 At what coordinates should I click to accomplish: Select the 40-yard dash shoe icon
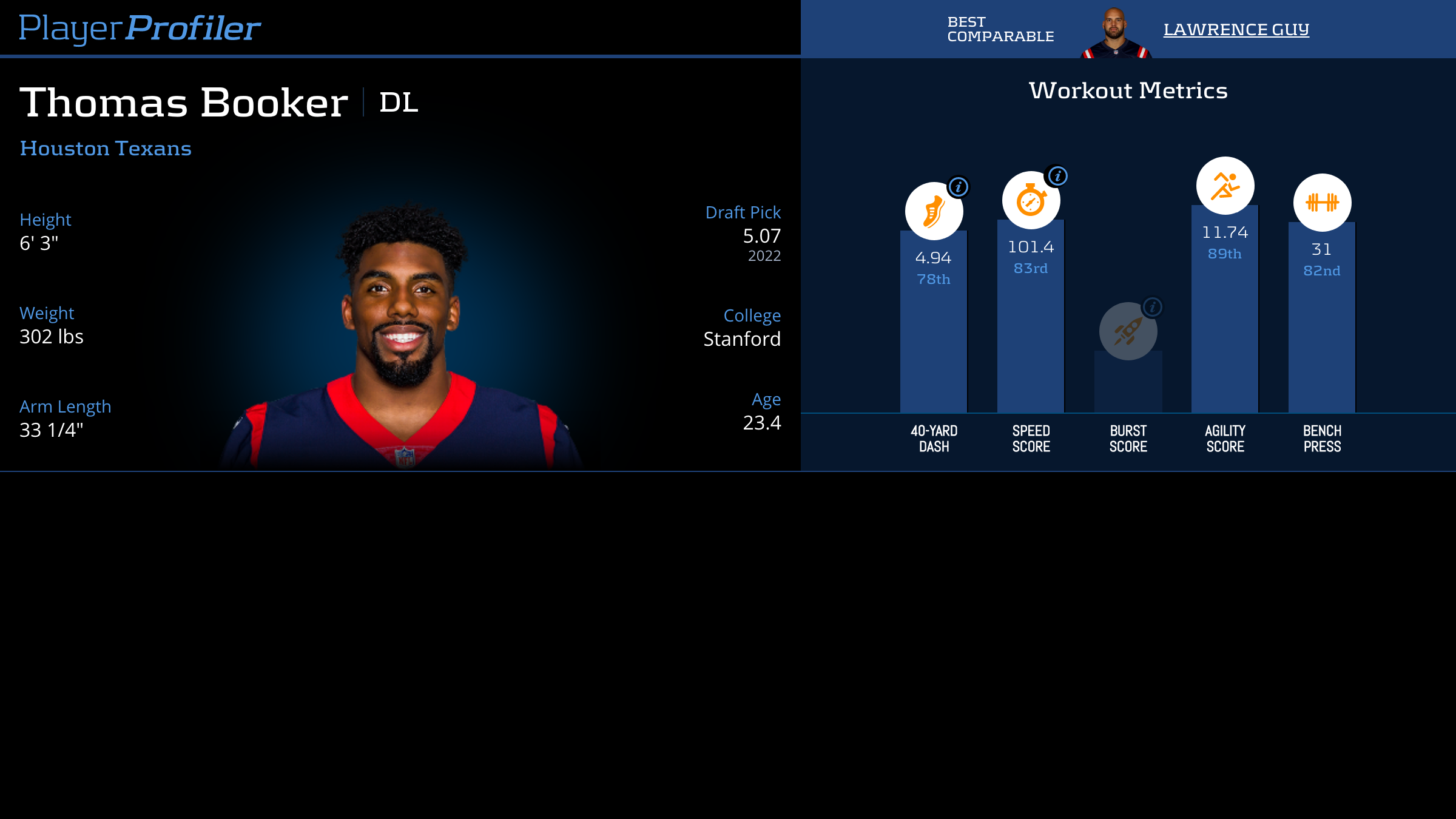click(x=933, y=212)
